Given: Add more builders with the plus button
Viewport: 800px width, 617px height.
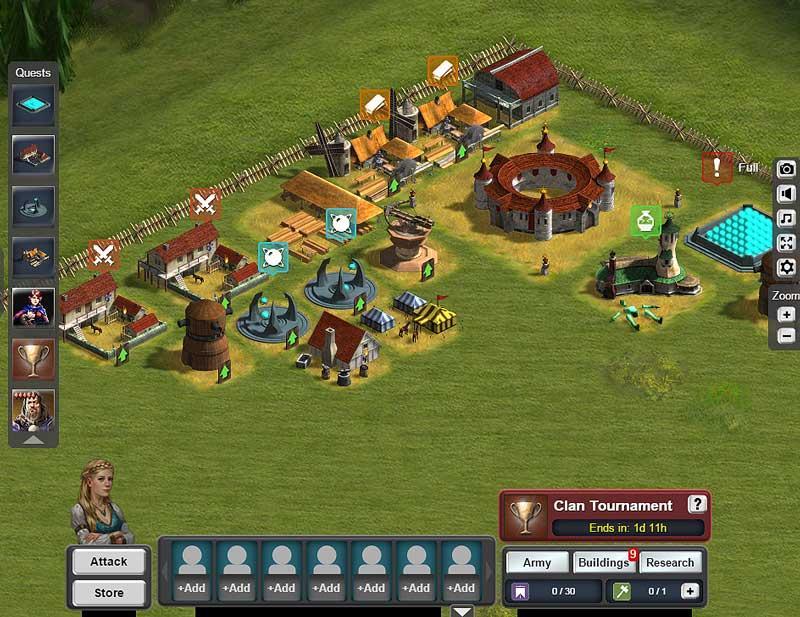Looking at the screenshot, I should click(690, 591).
